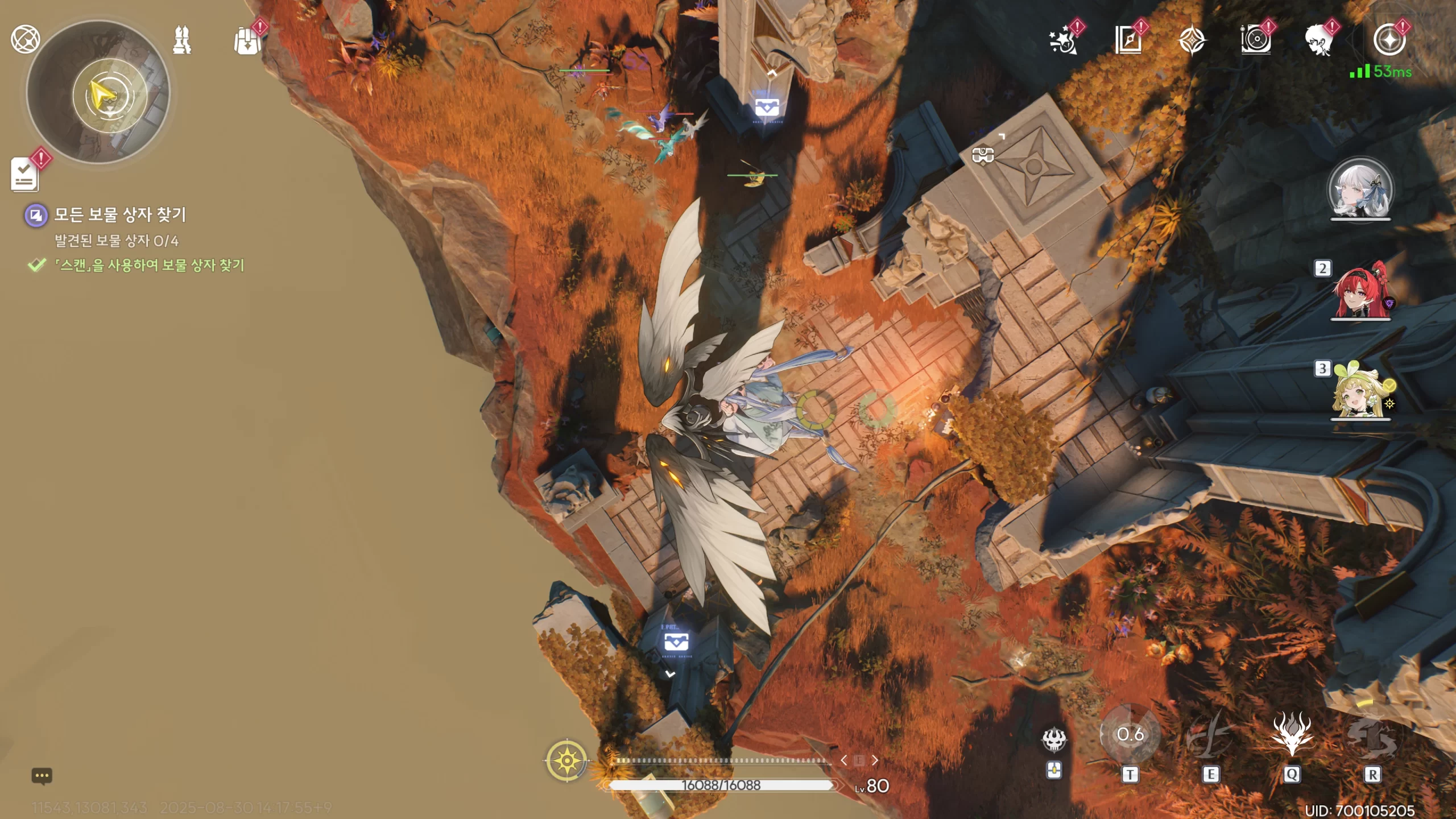This screenshot has height=819, width=1456.
Task: Open the convene four-pointed star icon
Action: [1192, 41]
